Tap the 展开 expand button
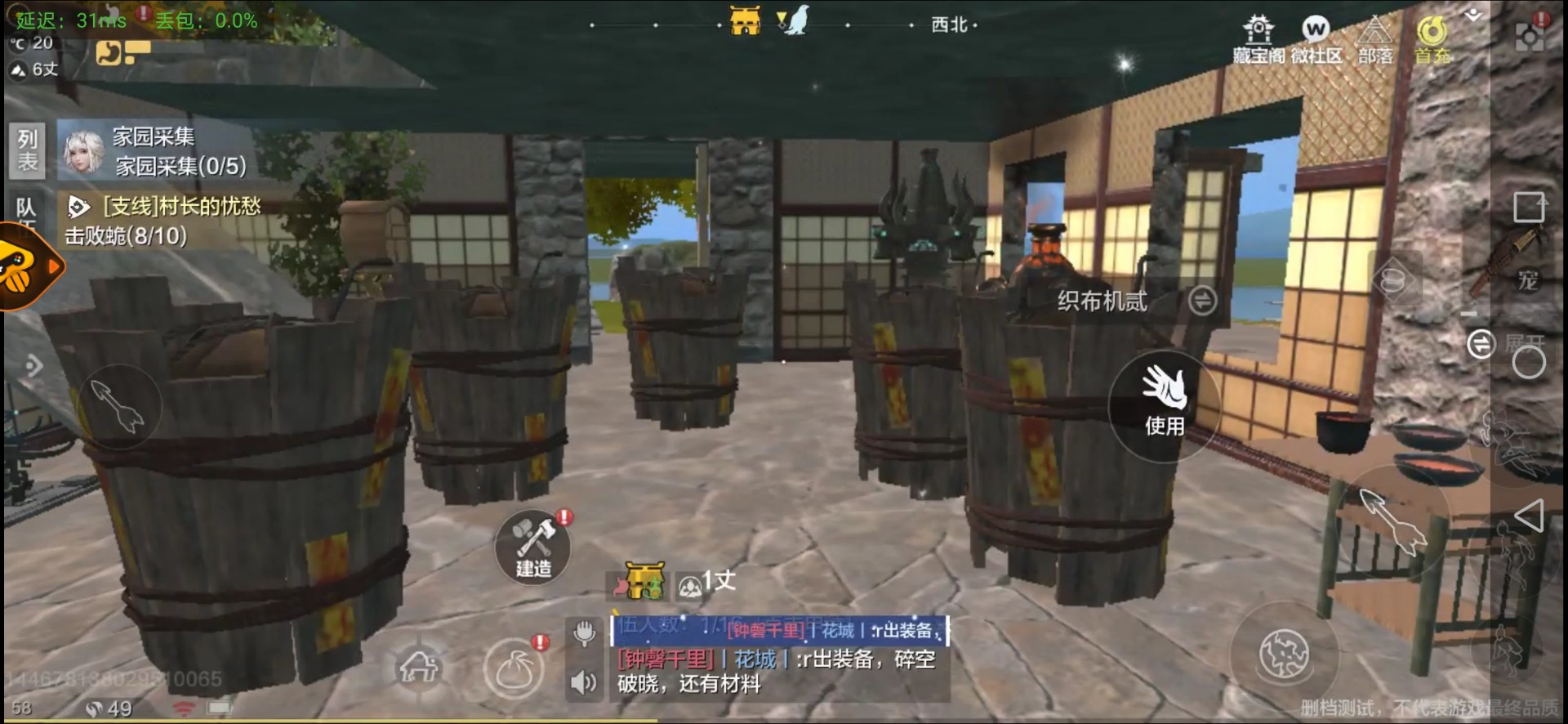 pyautogui.click(x=1481, y=344)
